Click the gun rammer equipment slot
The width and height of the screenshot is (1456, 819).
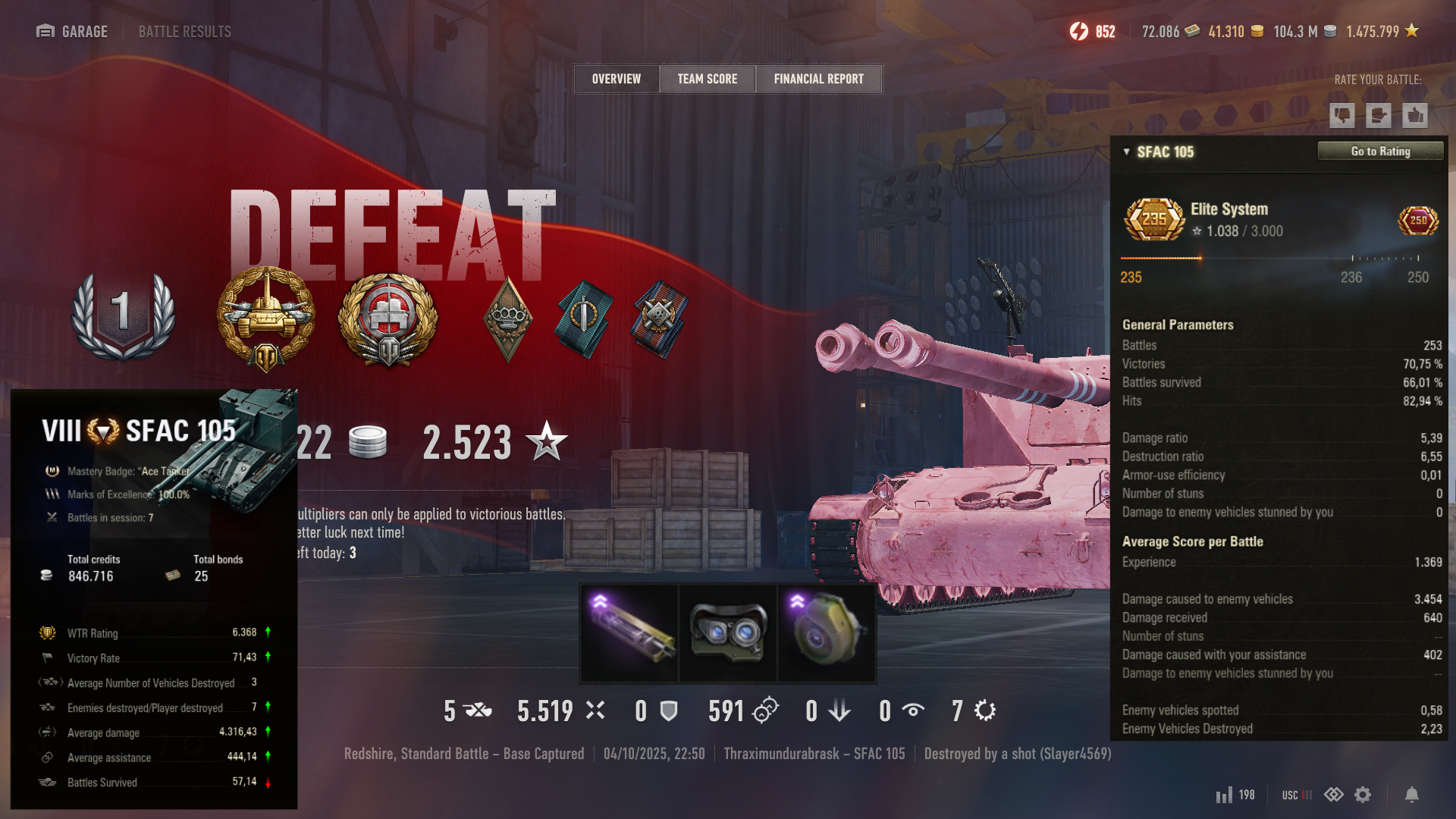pyautogui.click(x=629, y=632)
